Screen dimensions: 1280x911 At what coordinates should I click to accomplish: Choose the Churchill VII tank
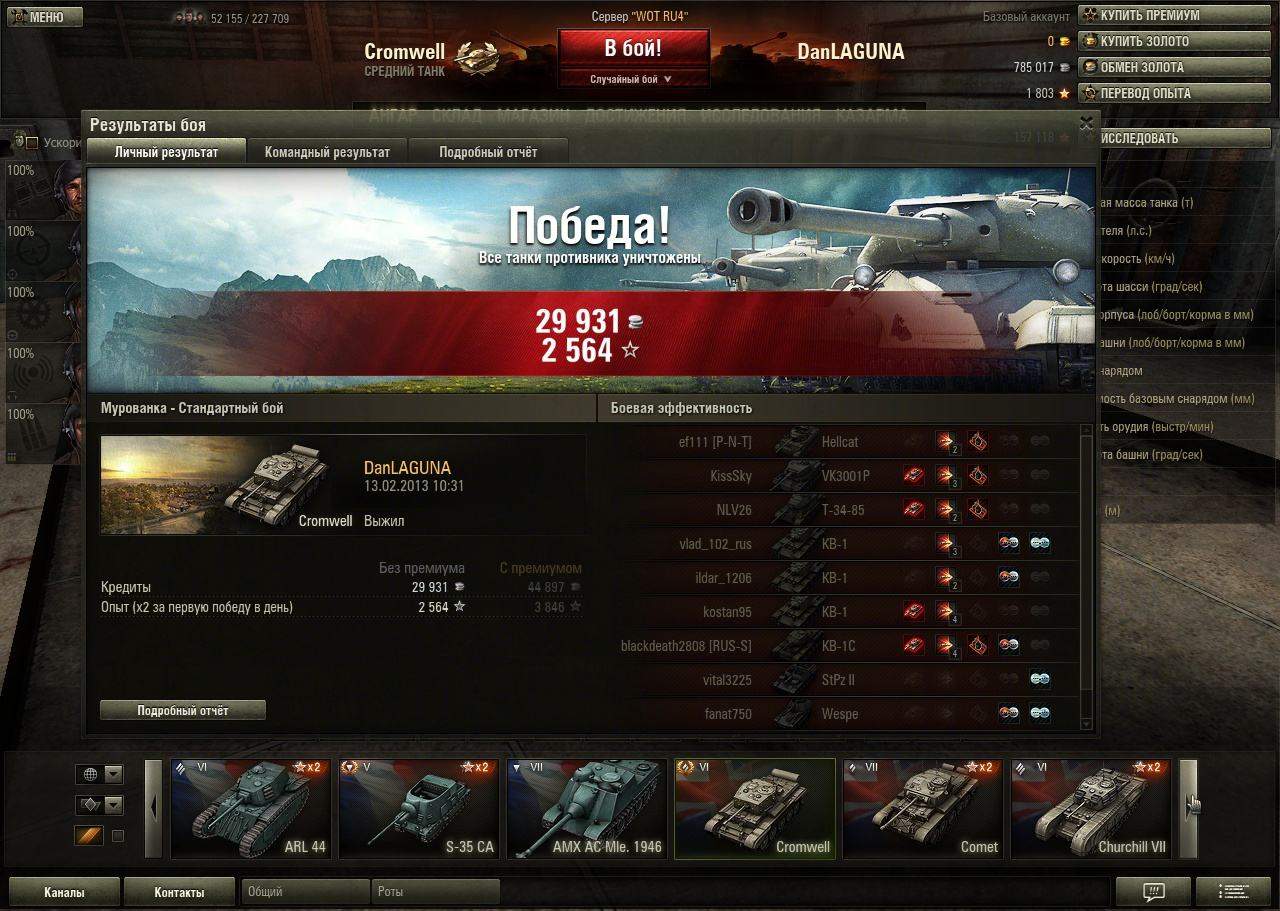point(1090,808)
